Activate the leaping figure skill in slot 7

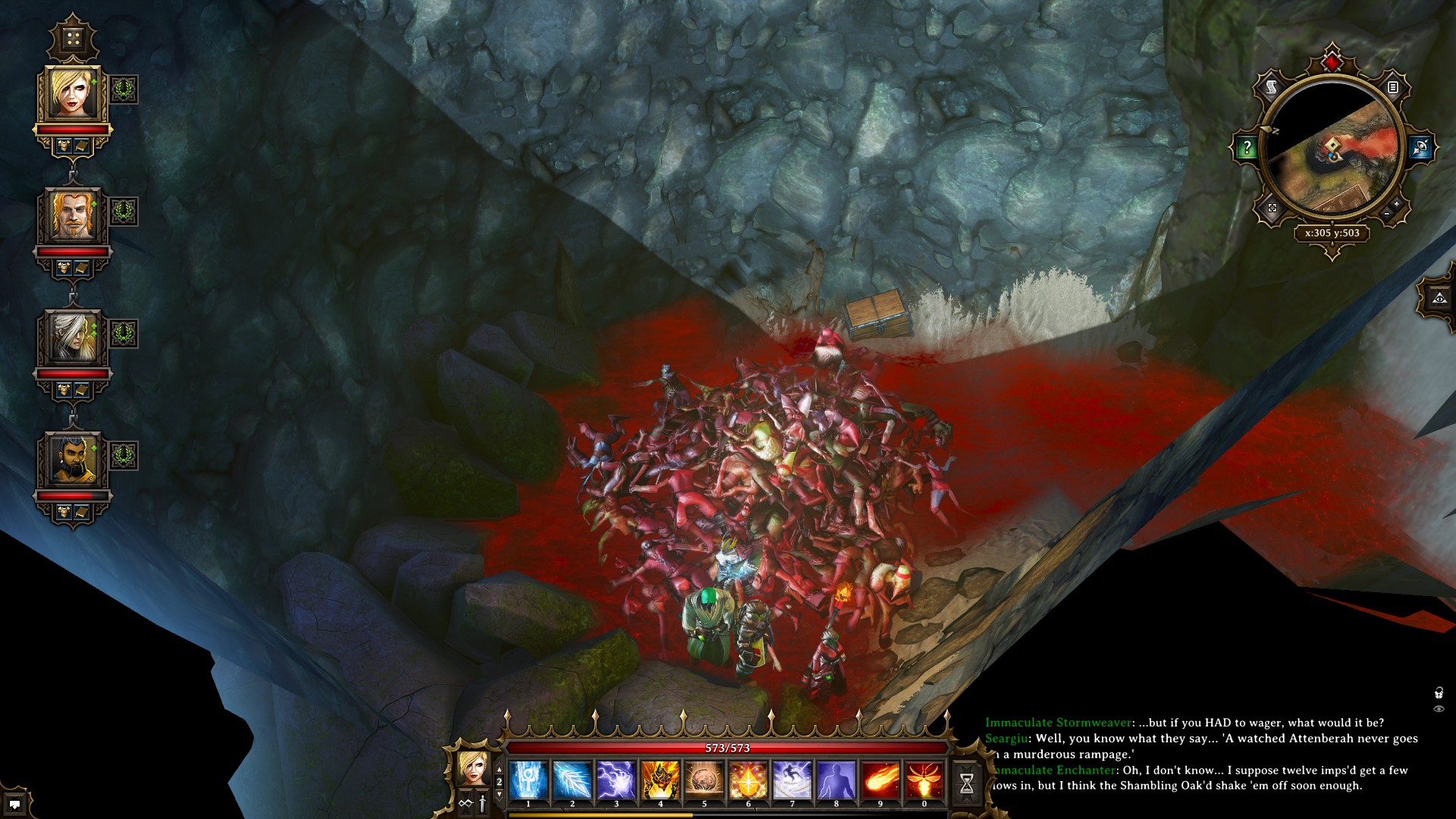[792, 780]
